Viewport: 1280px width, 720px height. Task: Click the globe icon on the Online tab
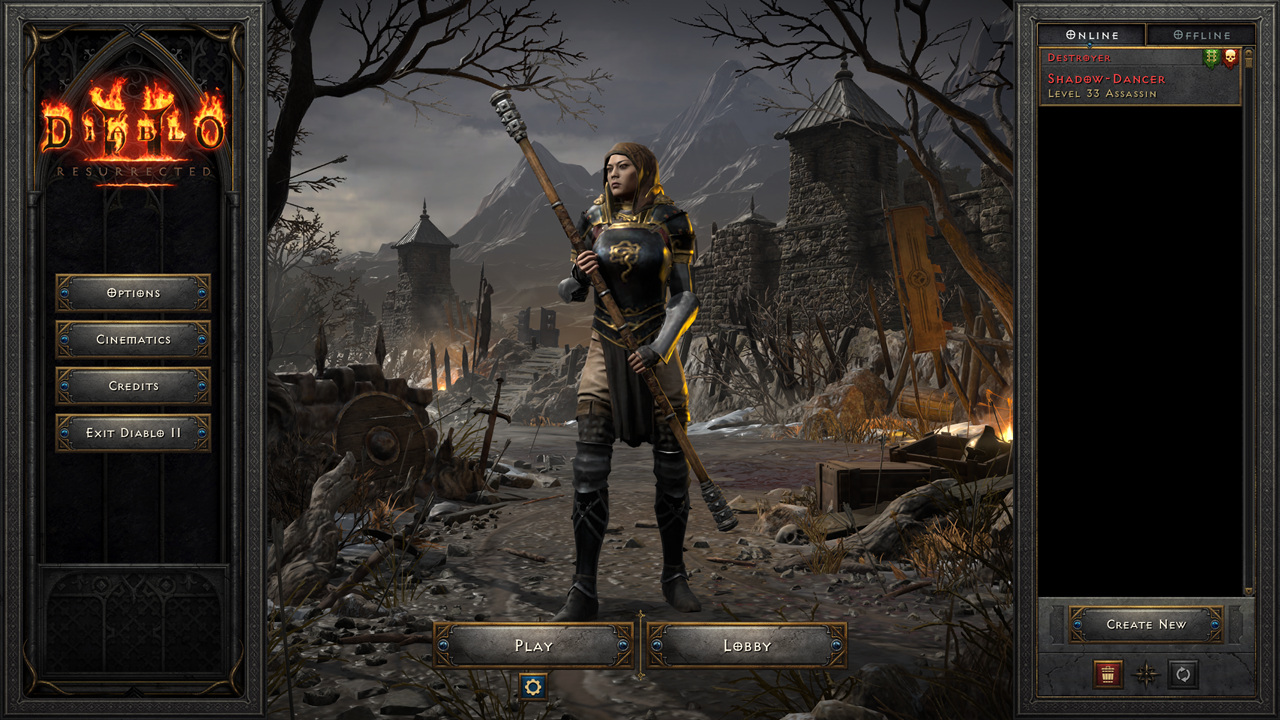point(1071,35)
